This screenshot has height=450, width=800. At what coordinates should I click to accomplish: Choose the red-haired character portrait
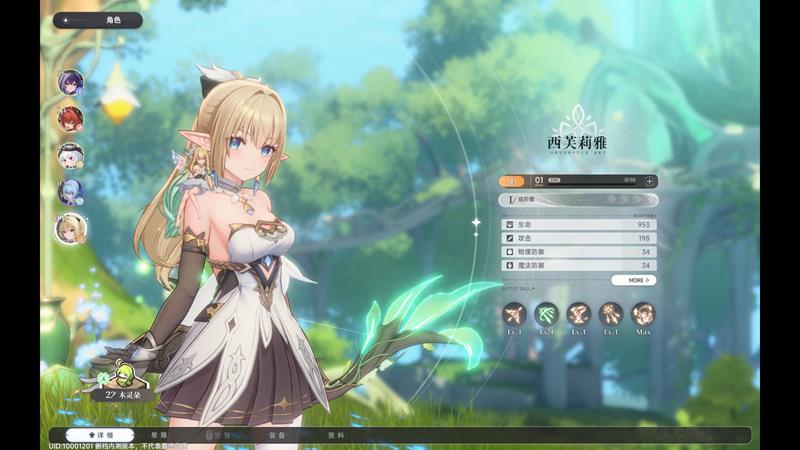click(70, 118)
